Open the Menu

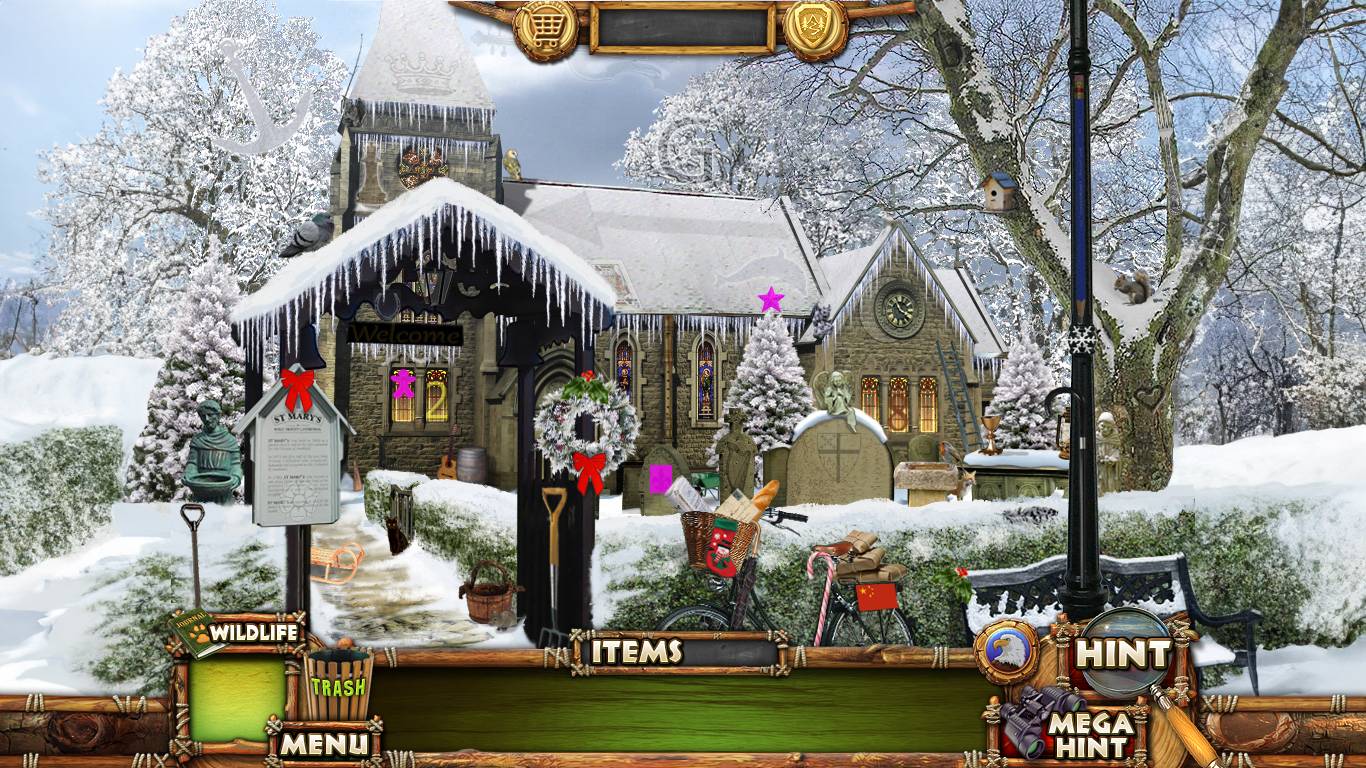tap(323, 743)
